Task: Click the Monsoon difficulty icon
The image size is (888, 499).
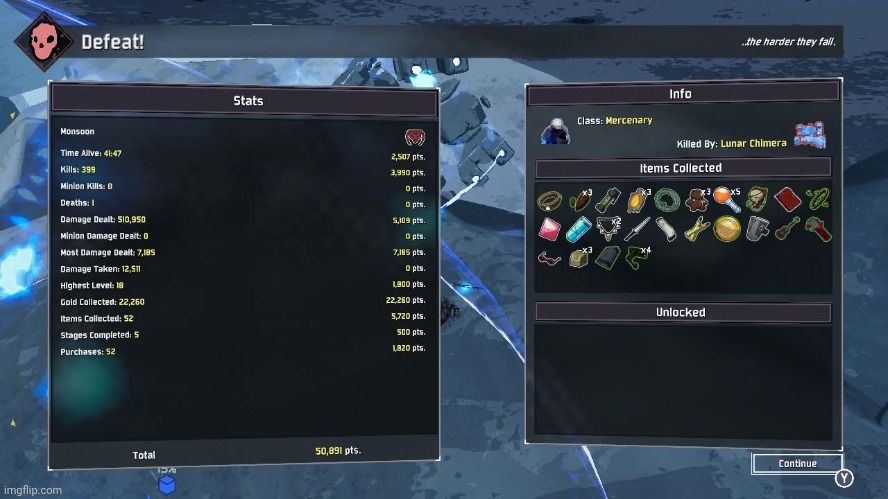Action: 414,136
